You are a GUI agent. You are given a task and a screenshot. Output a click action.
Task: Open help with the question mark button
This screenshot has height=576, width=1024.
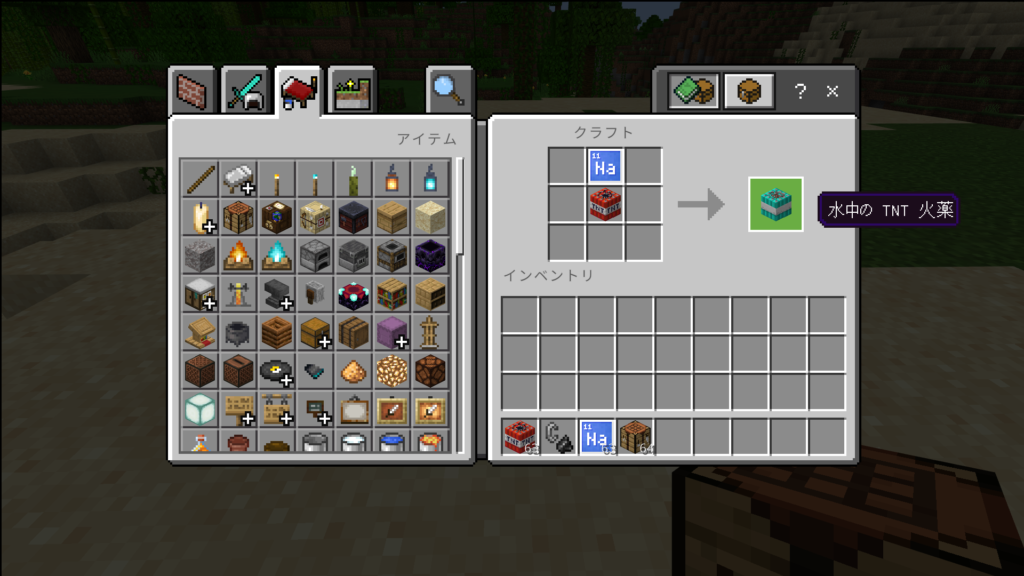tap(800, 92)
